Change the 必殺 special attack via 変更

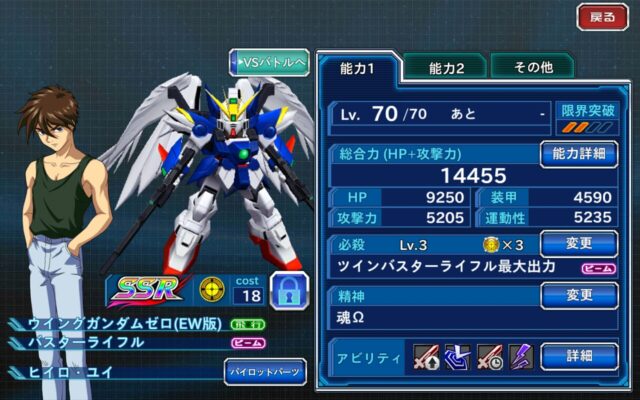click(x=579, y=243)
